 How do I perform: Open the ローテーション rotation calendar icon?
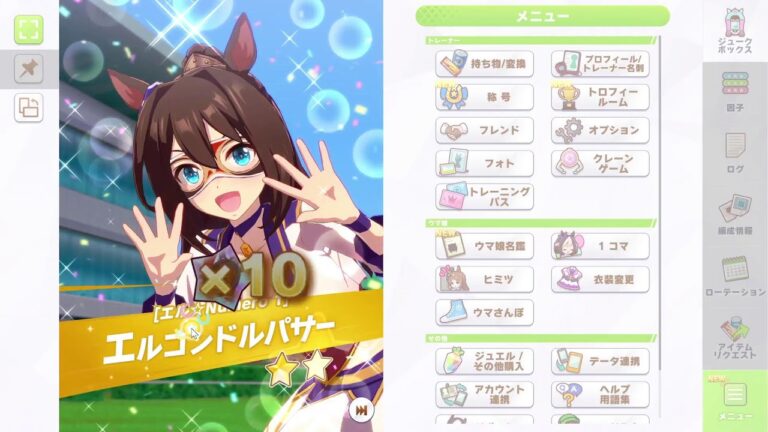click(x=735, y=274)
